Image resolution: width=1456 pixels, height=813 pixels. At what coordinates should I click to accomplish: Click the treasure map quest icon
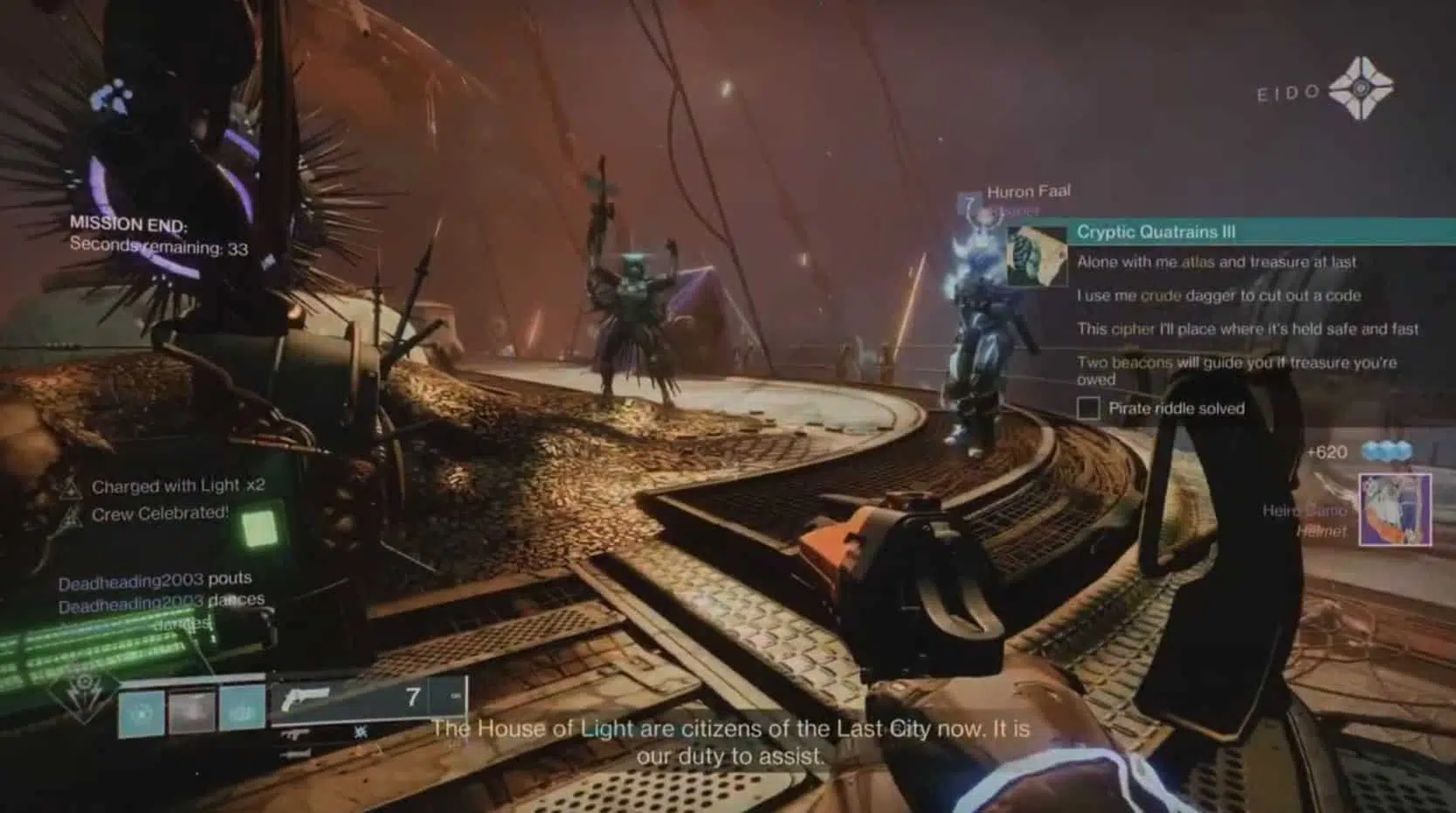(x=1037, y=257)
